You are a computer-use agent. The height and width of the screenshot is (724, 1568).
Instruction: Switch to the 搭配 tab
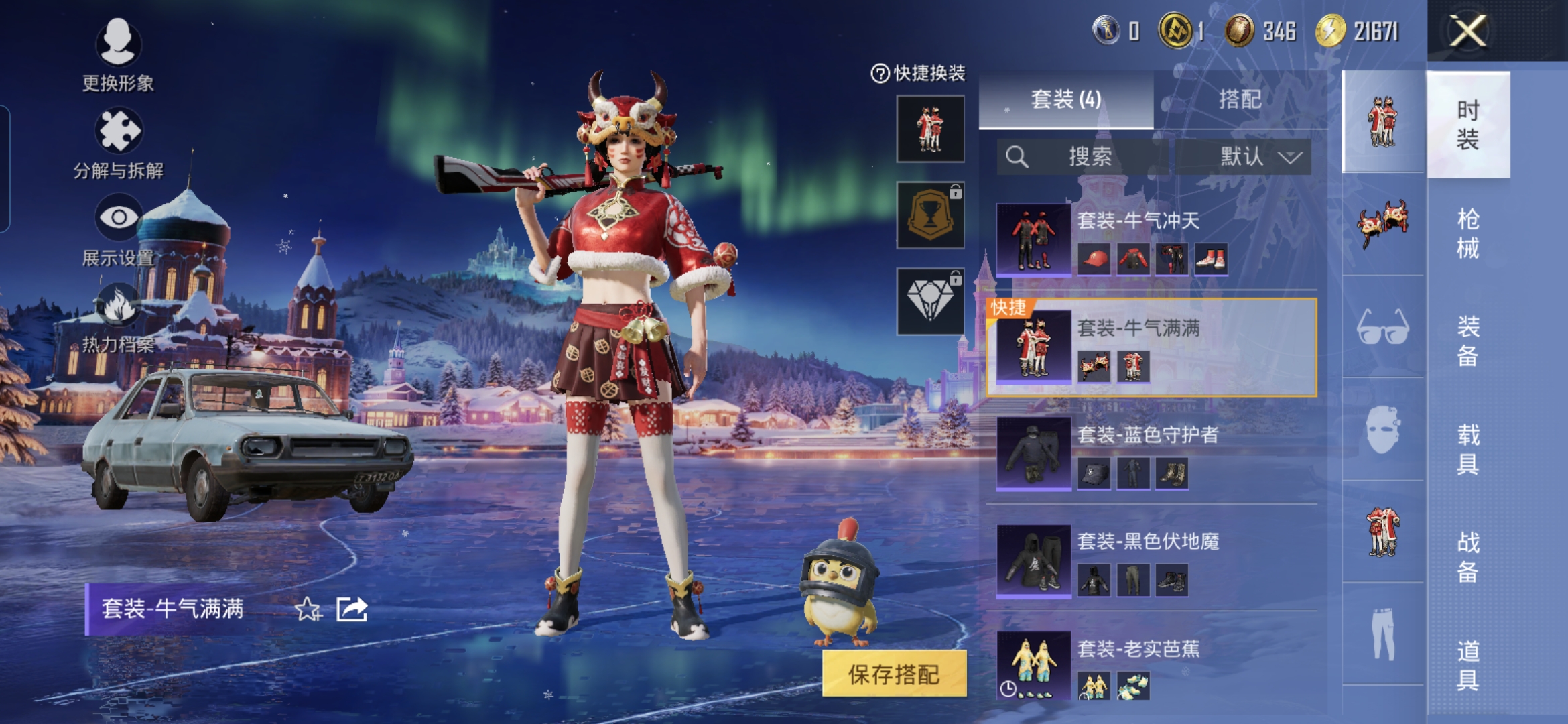point(1240,100)
